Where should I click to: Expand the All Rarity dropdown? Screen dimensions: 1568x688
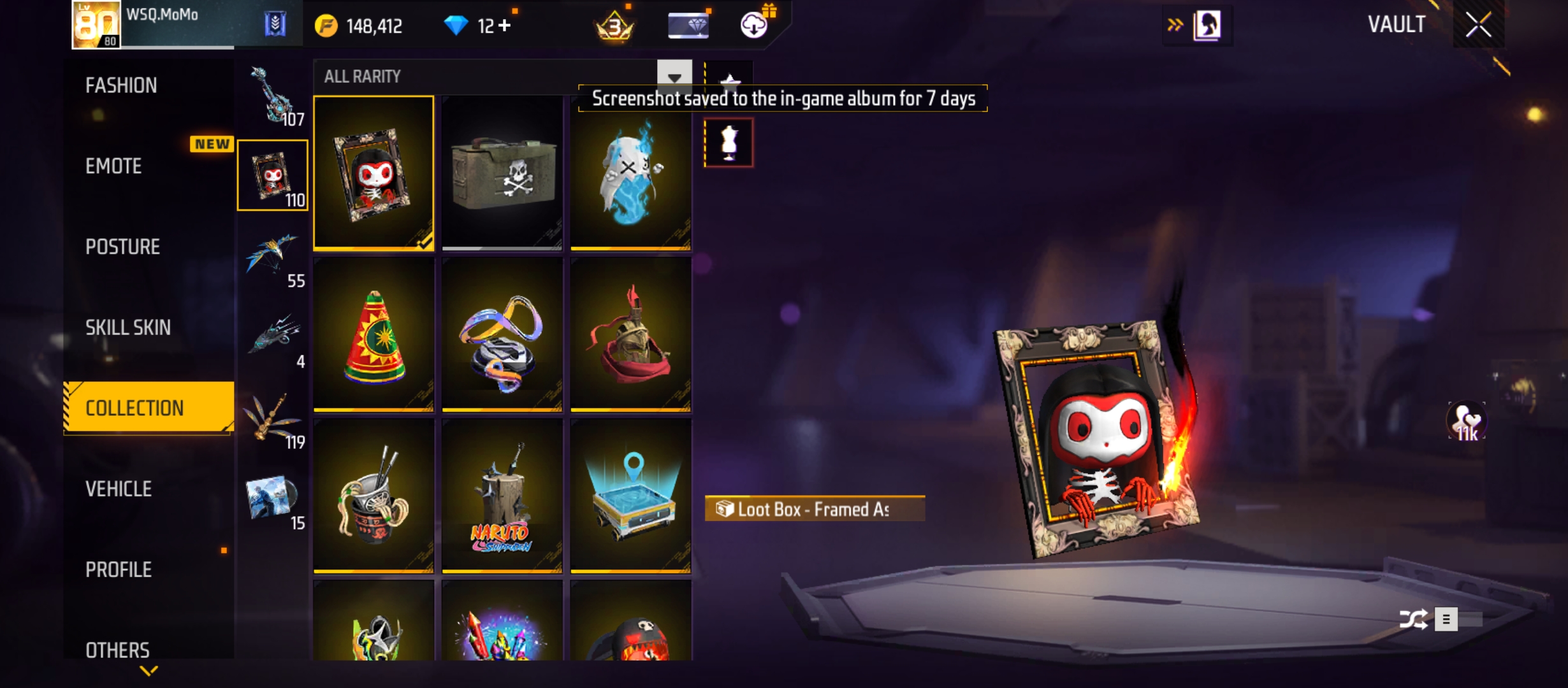click(x=674, y=77)
